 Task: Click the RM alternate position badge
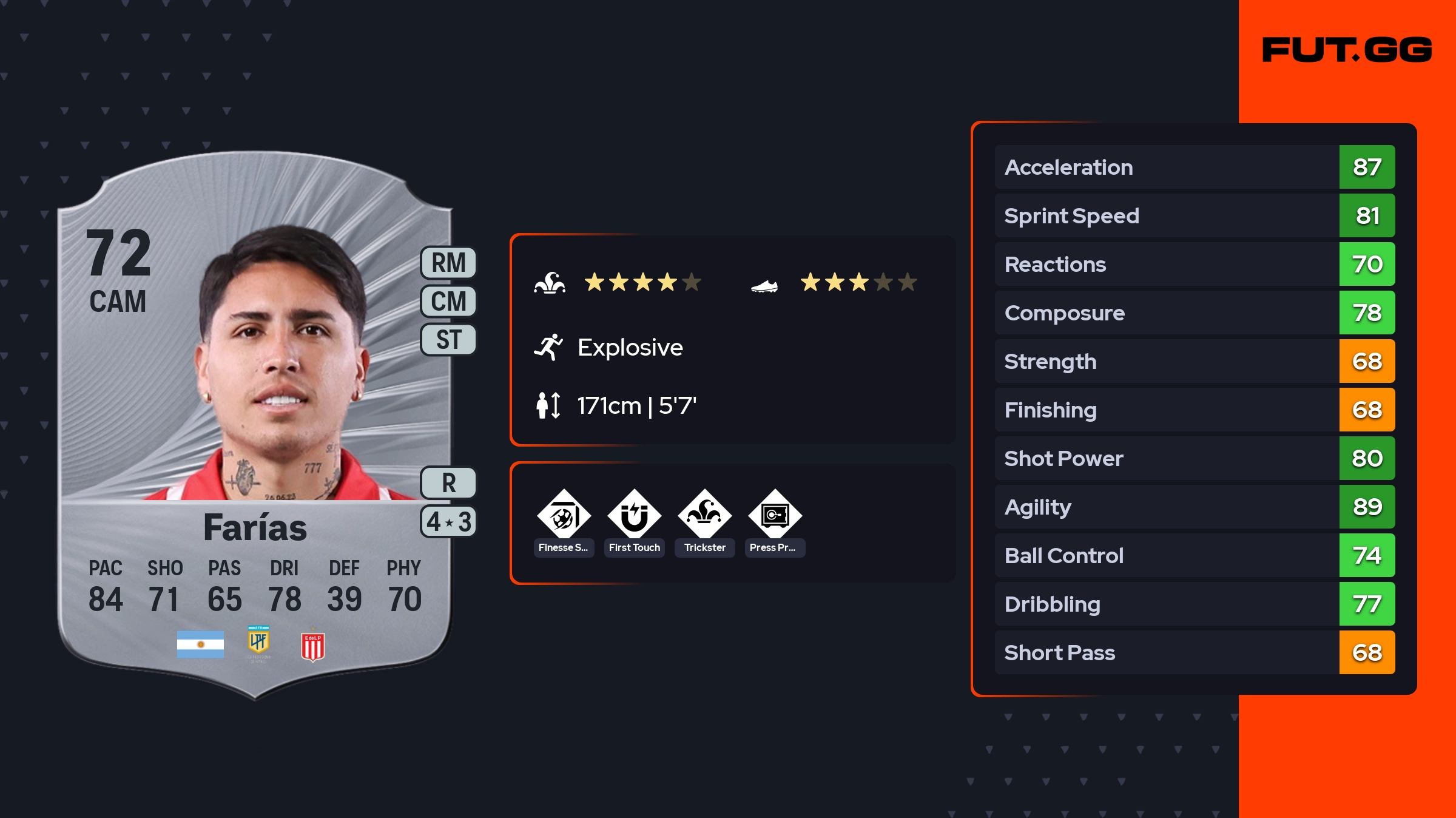[448, 263]
